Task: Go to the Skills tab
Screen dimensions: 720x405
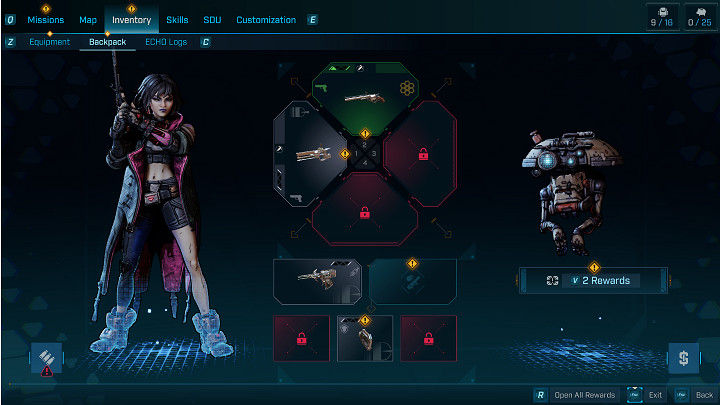Action: (x=177, y=20)
